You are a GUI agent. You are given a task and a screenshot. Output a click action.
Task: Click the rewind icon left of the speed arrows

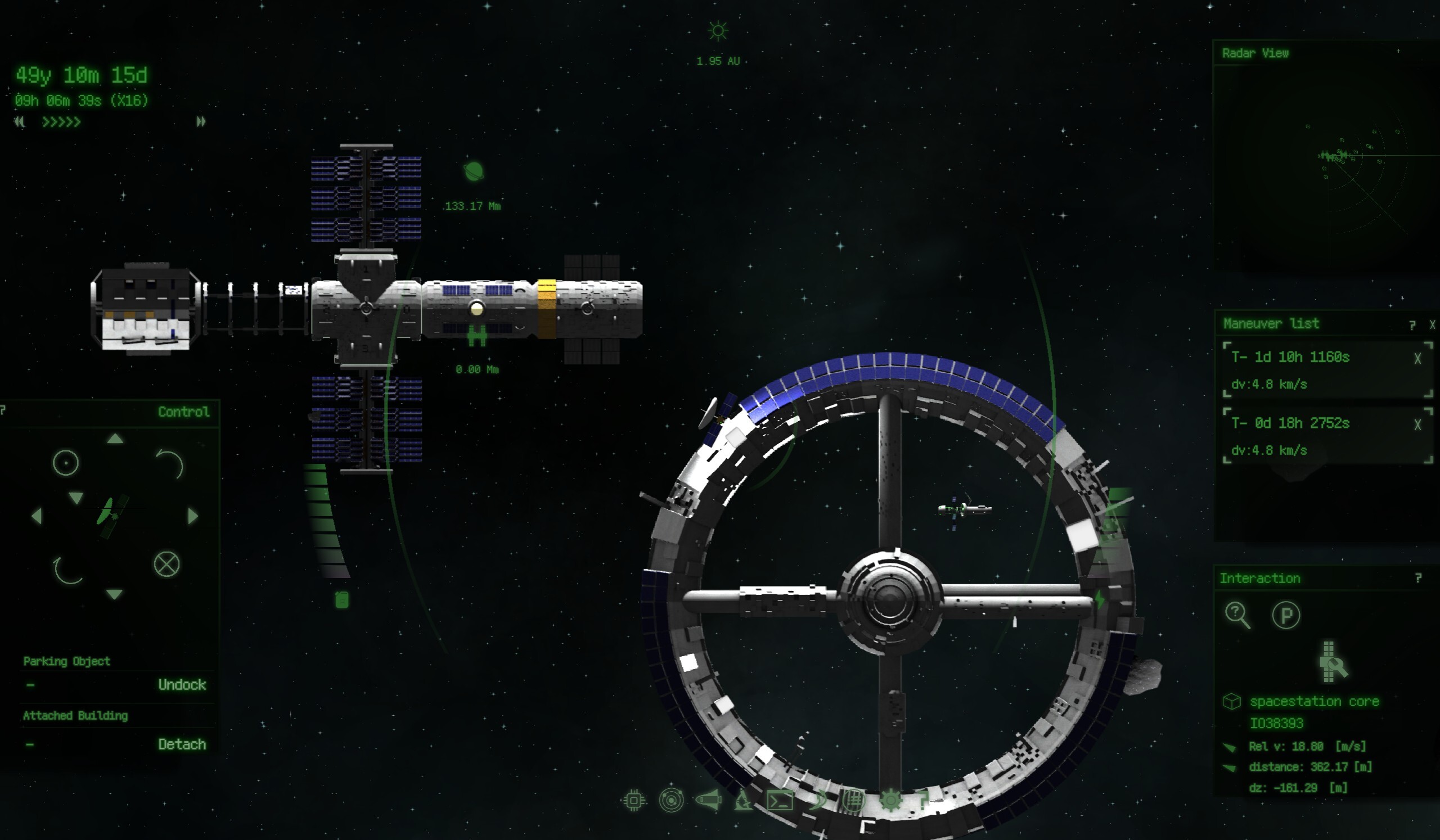(x=20, y=122)
